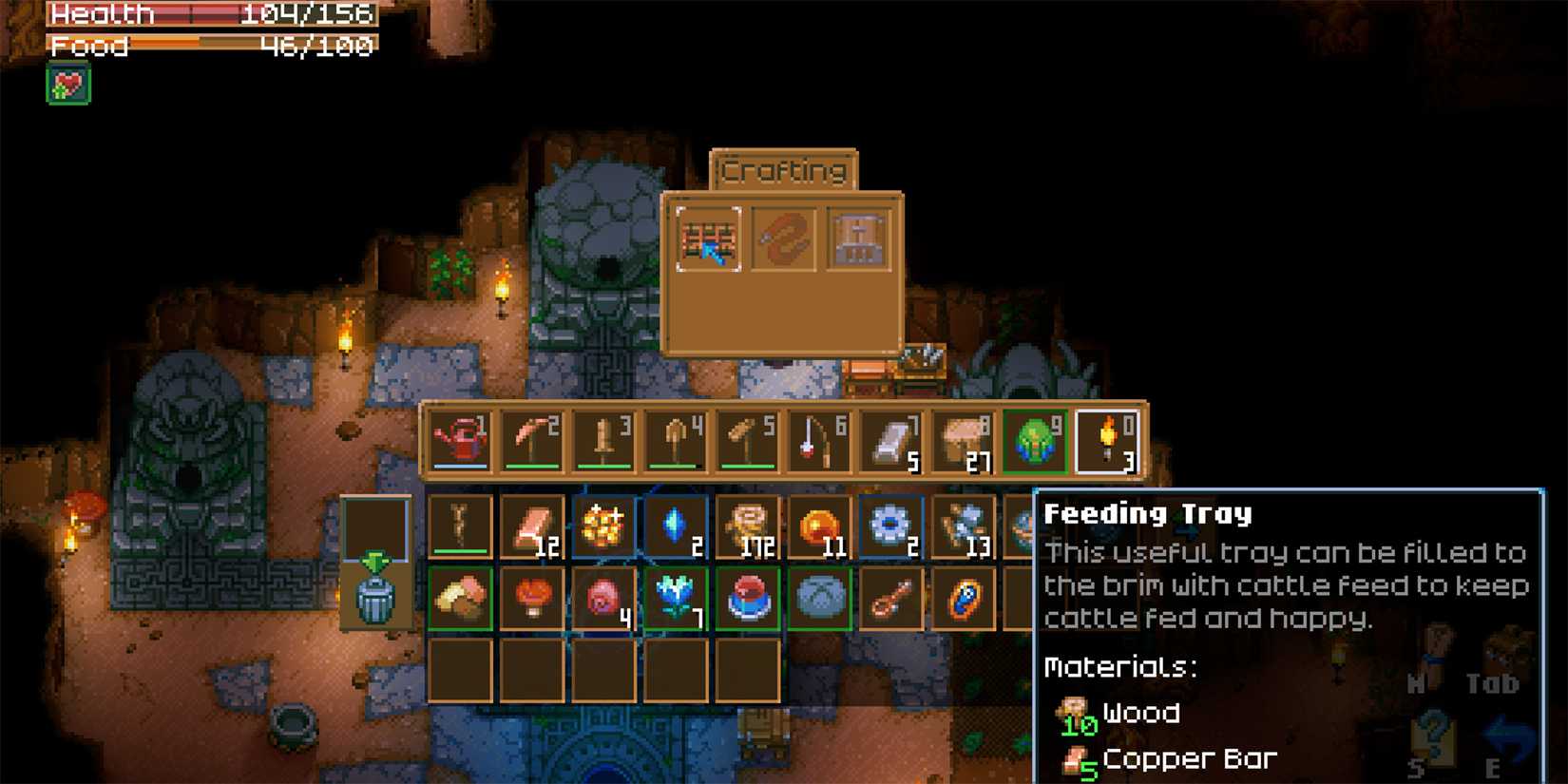Screen dimensions: 1568x784
Task: Click the mushroom in the inventory
Action: [x=532, y=599]
